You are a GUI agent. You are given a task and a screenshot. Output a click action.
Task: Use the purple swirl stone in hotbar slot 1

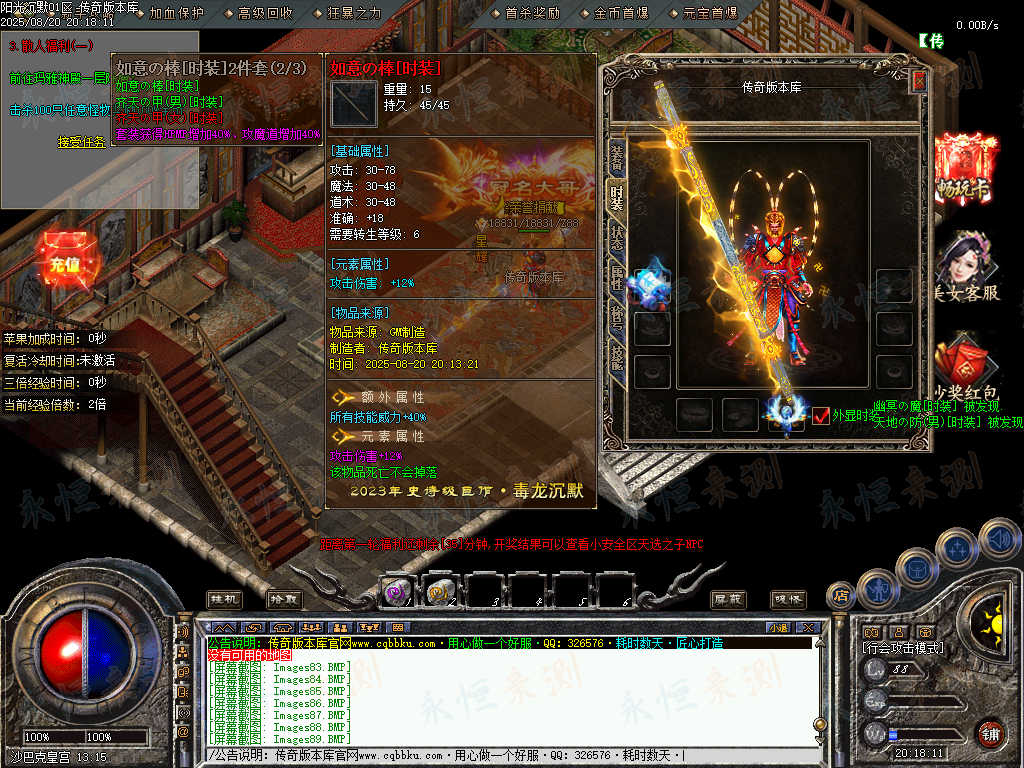point(399,592)
